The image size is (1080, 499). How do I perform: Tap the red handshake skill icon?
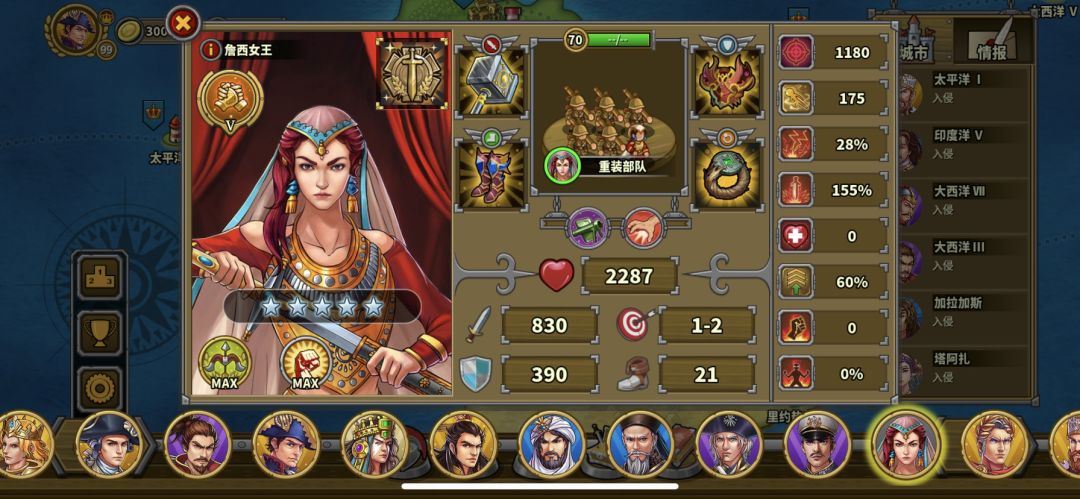tap(643, 228)
